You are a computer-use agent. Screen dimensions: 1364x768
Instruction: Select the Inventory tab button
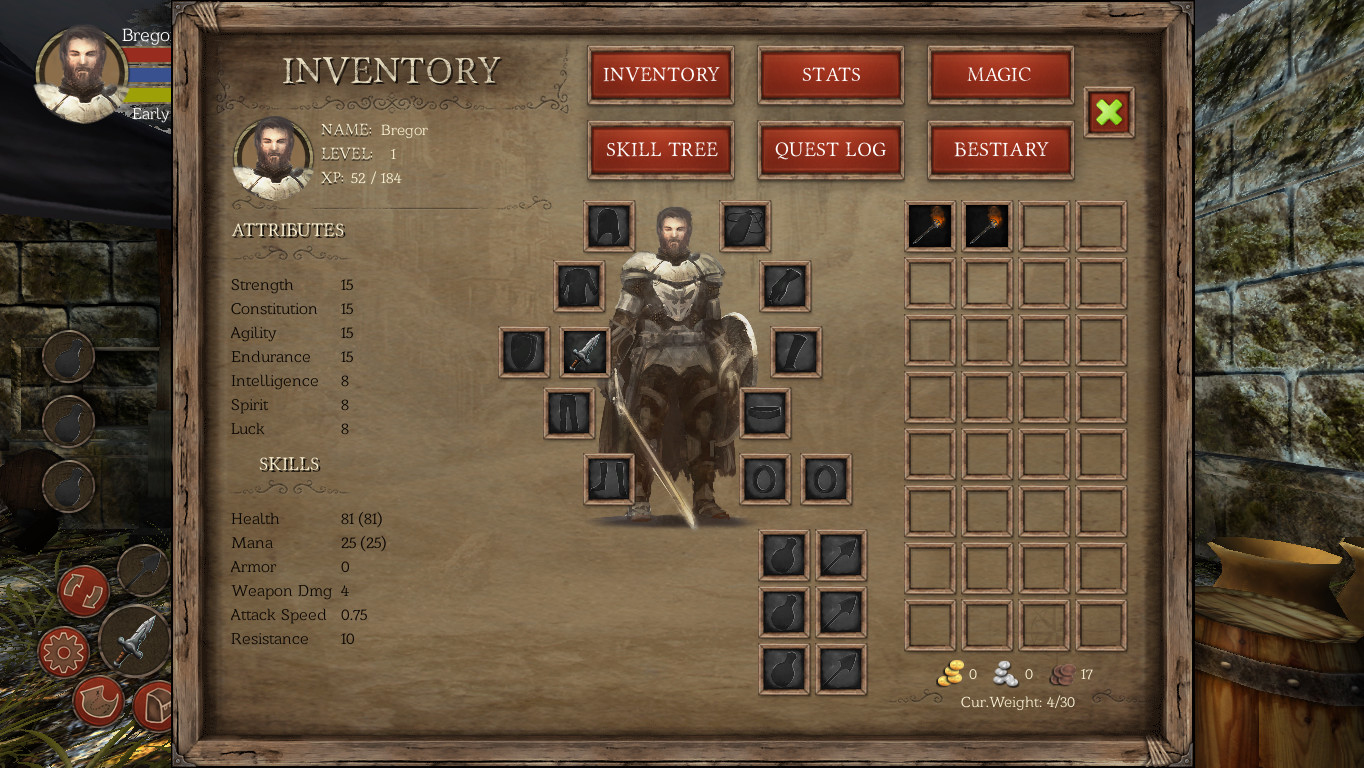pyautogui.click(x=661, y=75)
